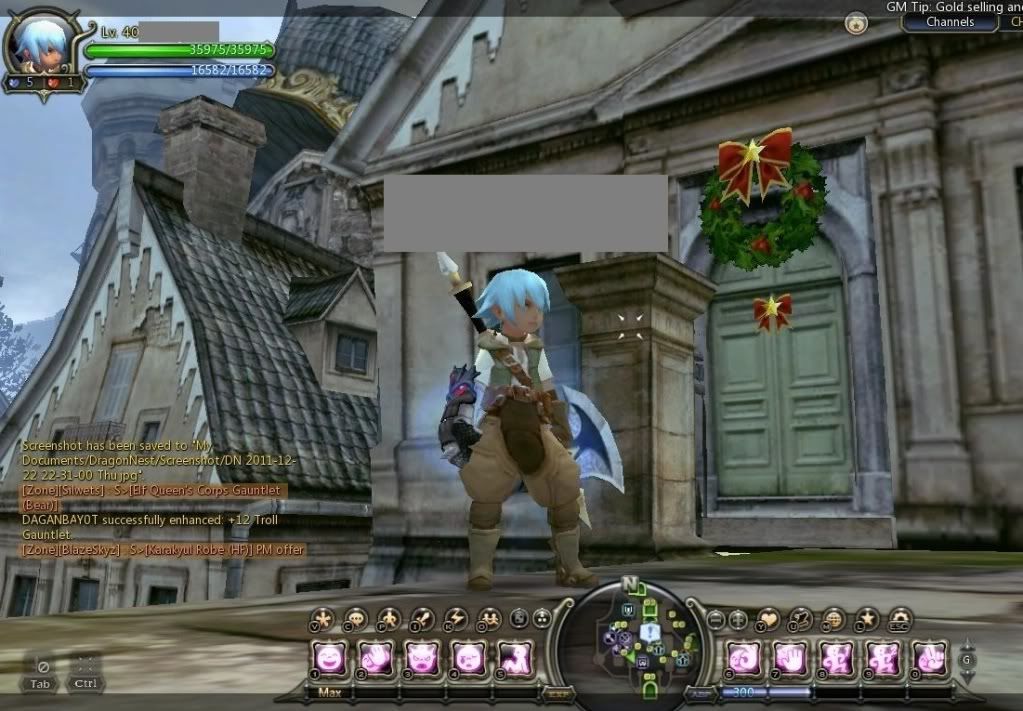
Task: Use the waving hand emote
Action: [375, 657]
